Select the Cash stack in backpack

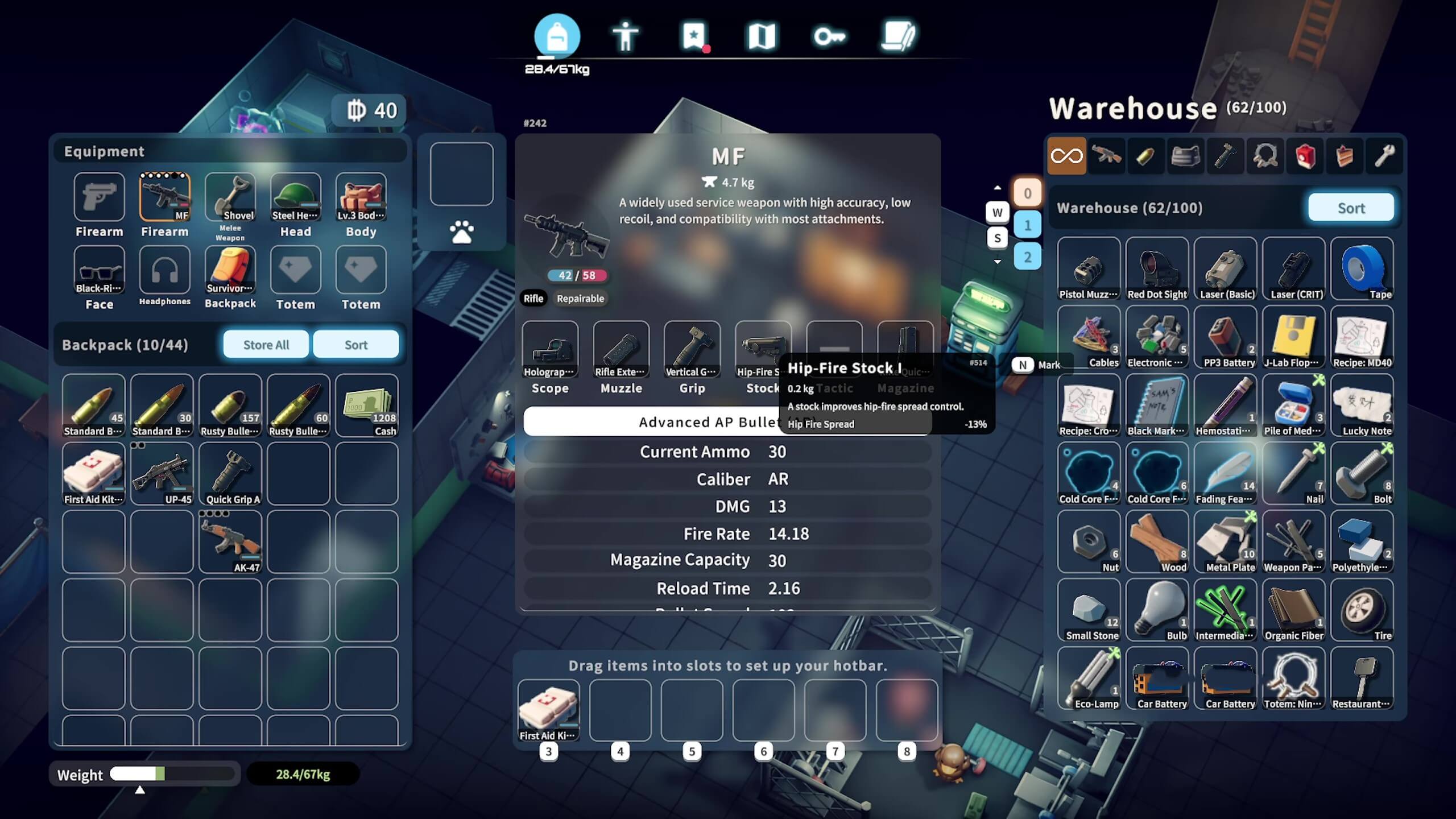(x=367, y=405)
